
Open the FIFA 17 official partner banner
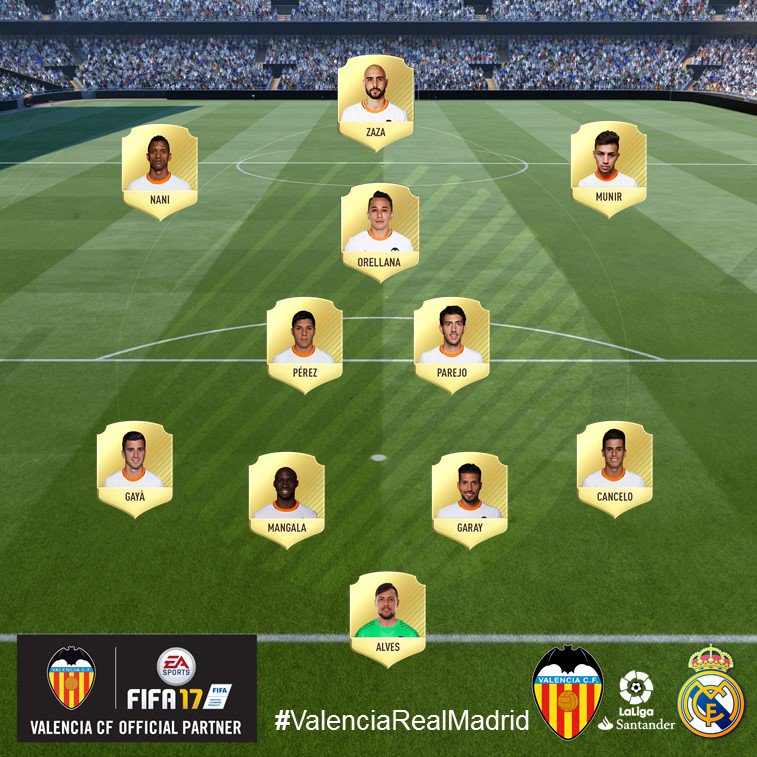pyautogui.click(x=137, y=688)
